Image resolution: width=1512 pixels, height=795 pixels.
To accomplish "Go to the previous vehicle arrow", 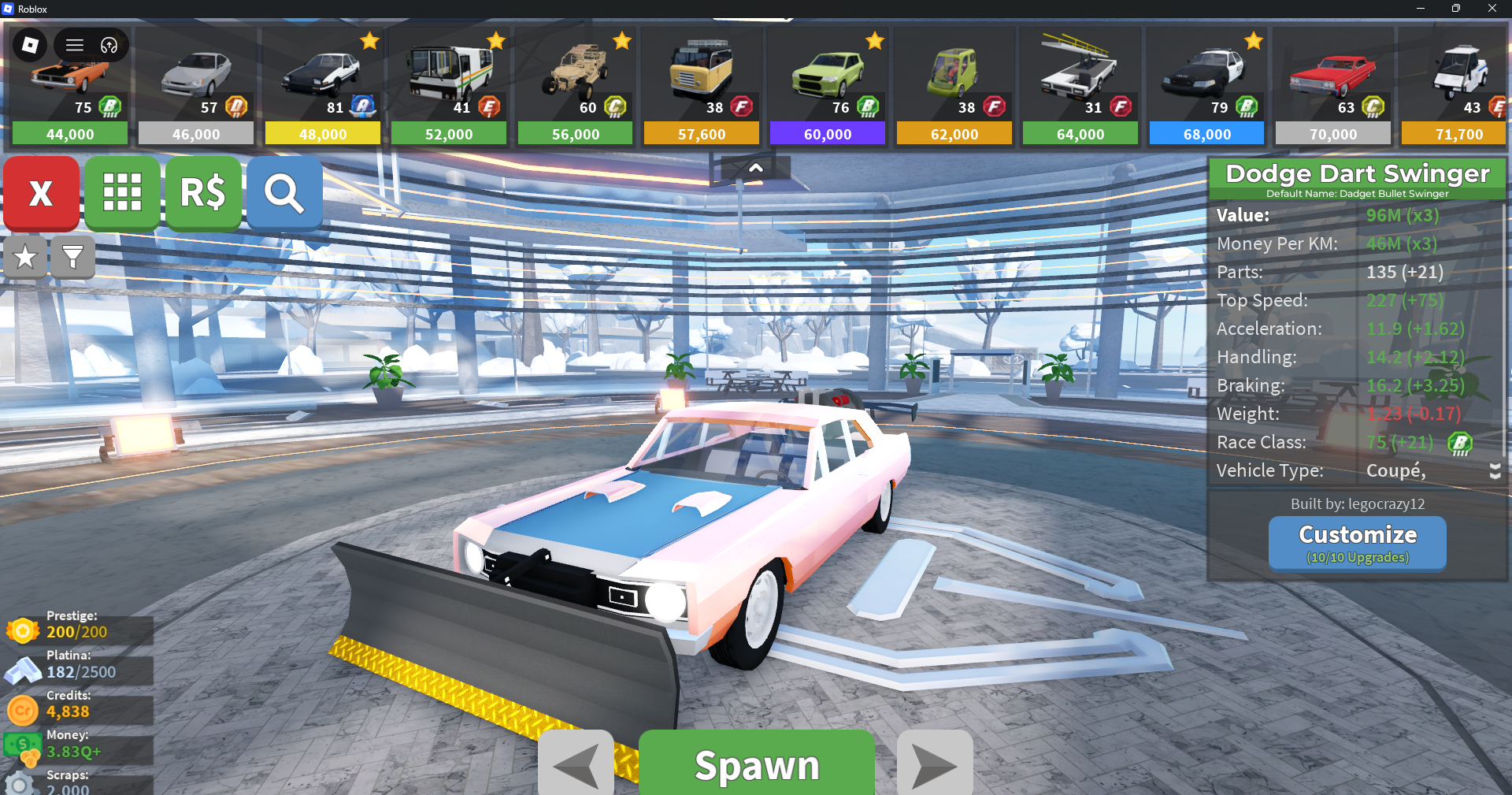I will pos(576,764).
